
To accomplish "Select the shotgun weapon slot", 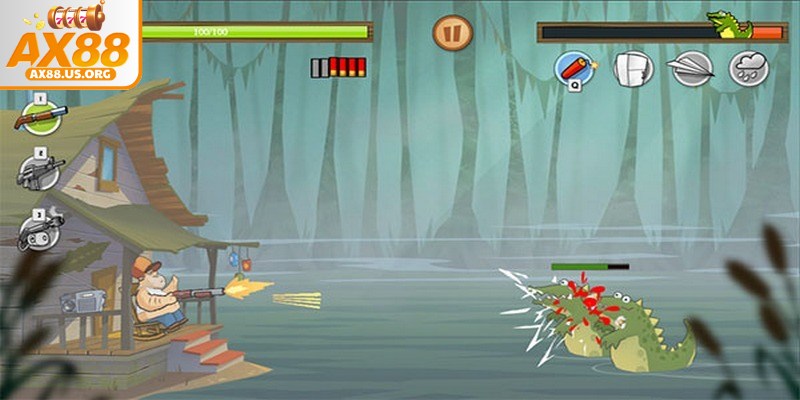I will [x=37, y=119].
